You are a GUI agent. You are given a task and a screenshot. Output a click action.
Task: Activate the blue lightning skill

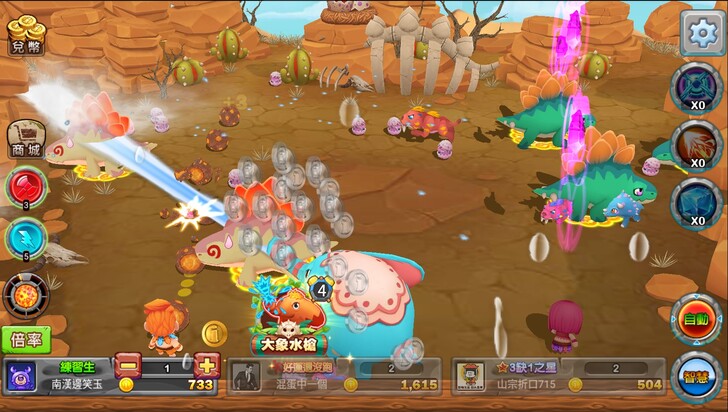coord(23,237)
